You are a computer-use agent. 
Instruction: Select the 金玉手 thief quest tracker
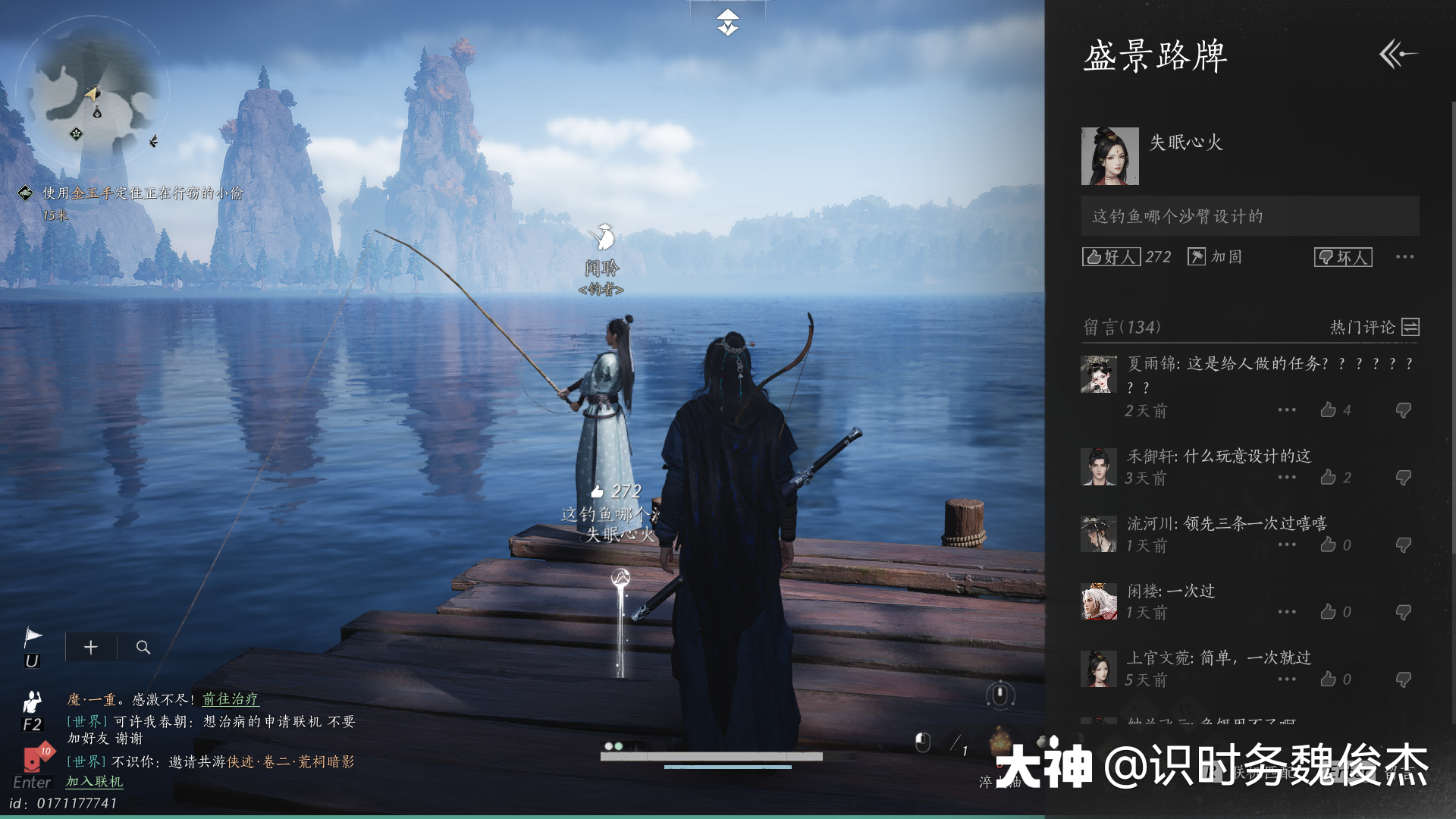pos(142,193)
